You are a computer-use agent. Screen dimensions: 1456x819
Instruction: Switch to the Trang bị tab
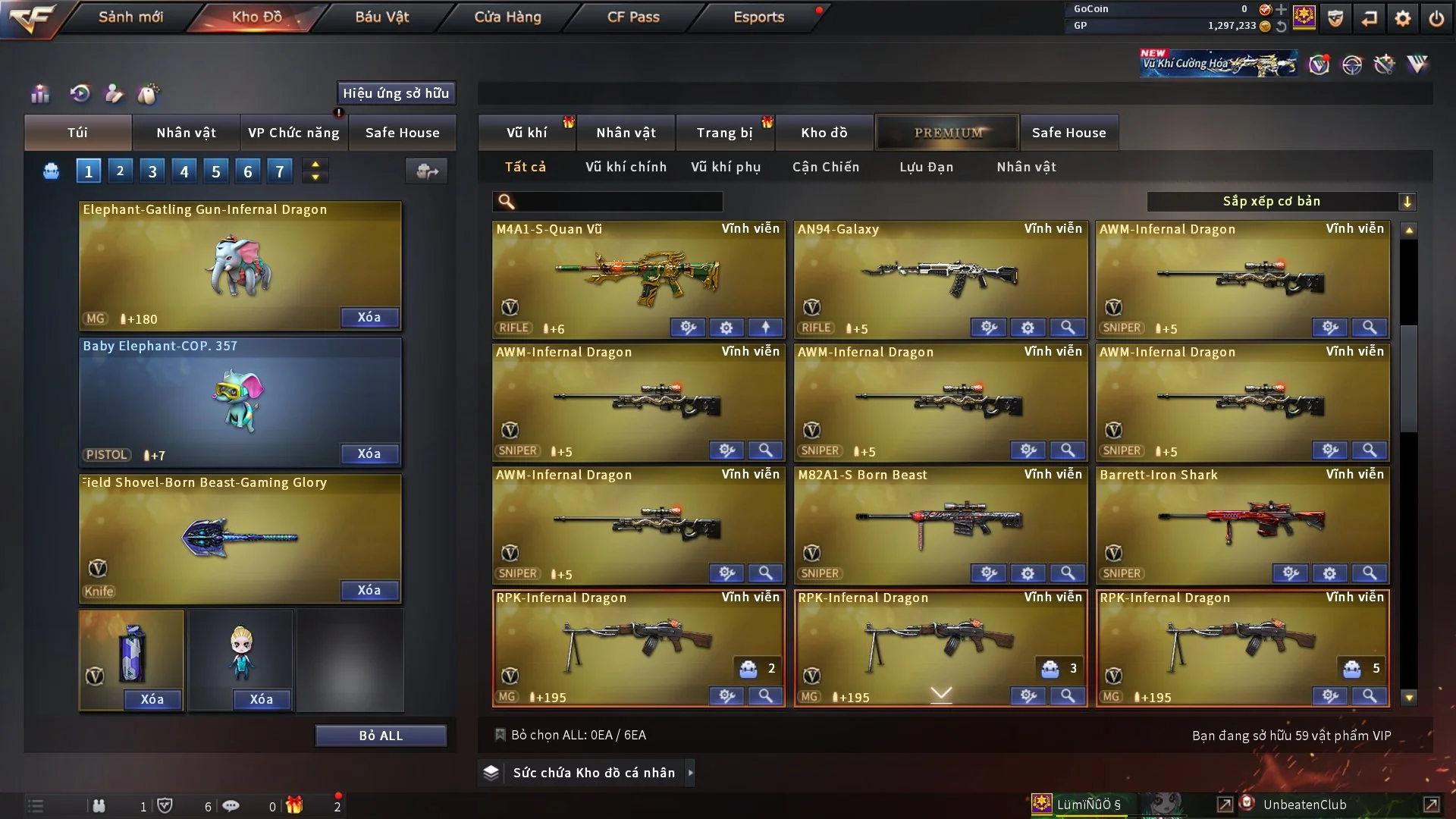[x=724, y=133]
